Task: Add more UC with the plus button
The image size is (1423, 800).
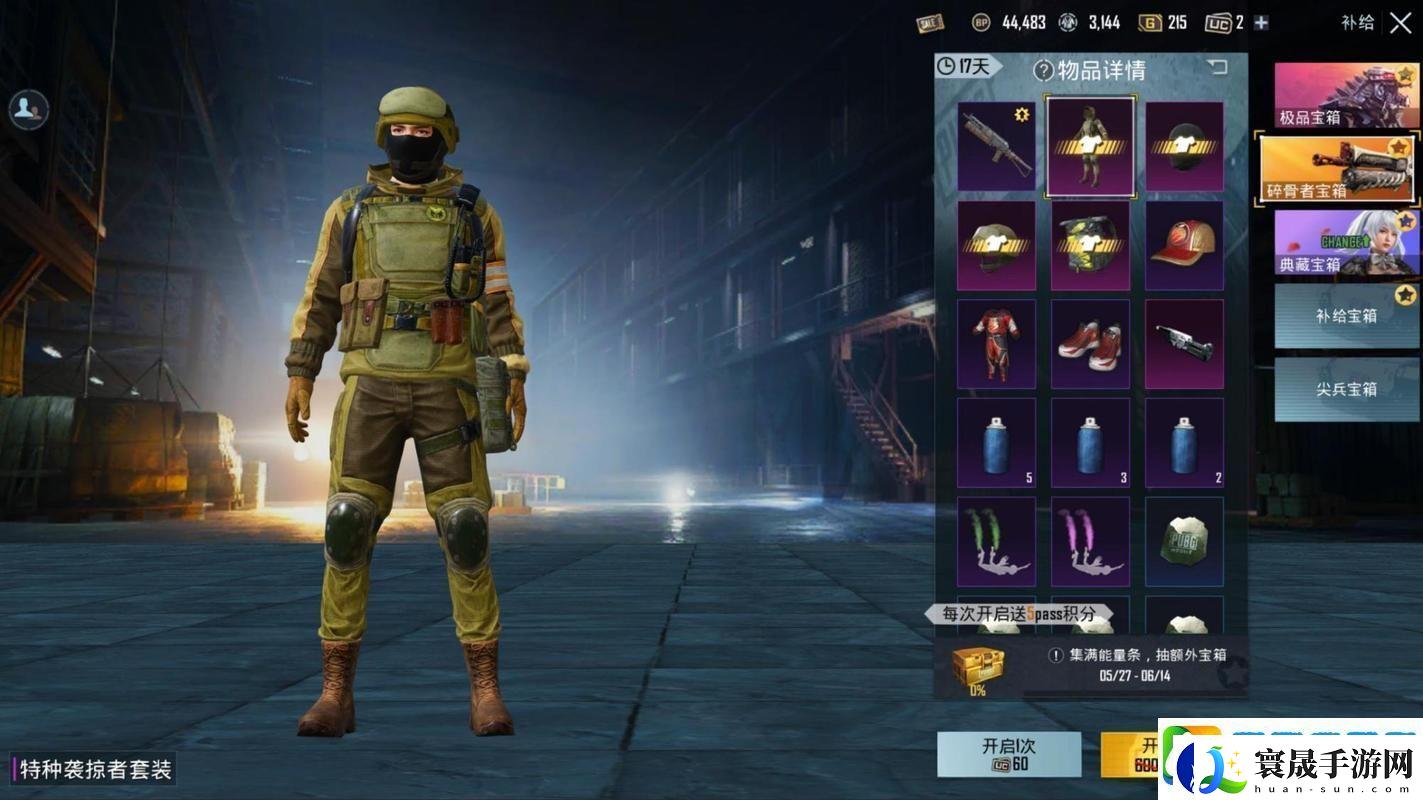Action: click(x=1261, y=23)
